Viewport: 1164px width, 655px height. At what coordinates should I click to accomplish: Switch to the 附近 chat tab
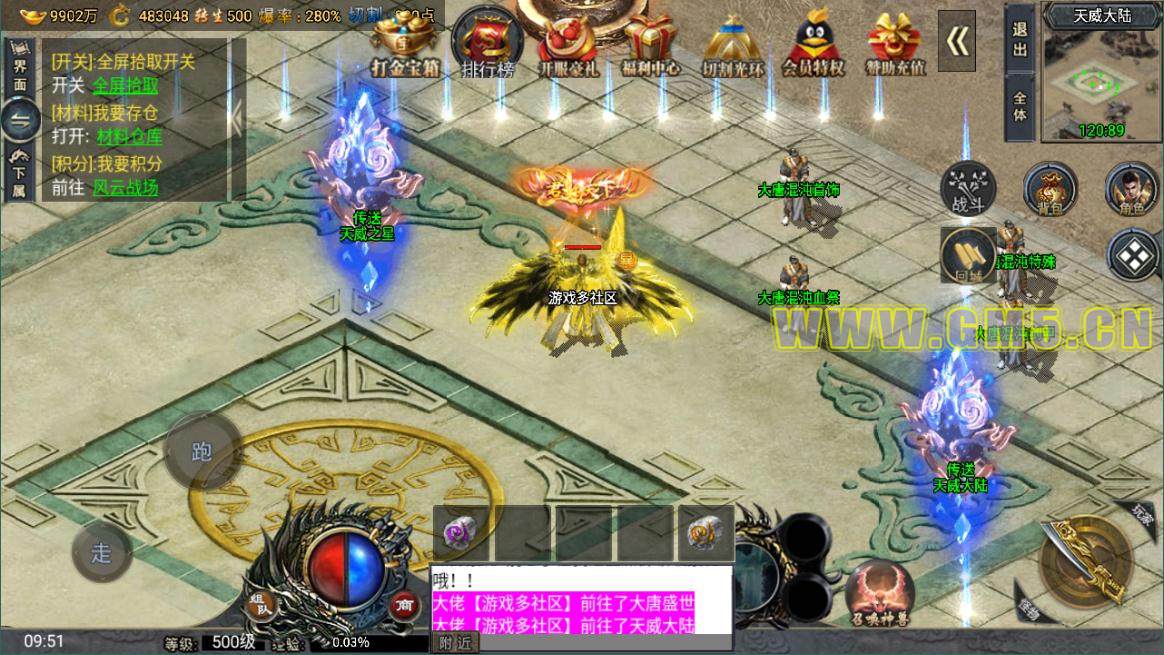coord(453,644)
